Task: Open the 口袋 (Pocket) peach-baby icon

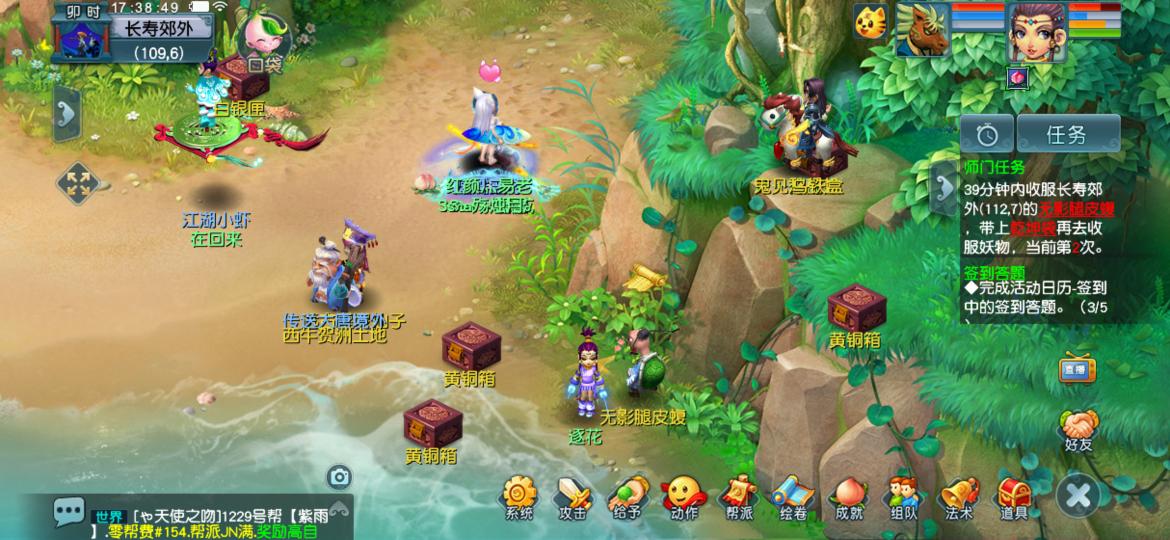Action: point(262,42)
